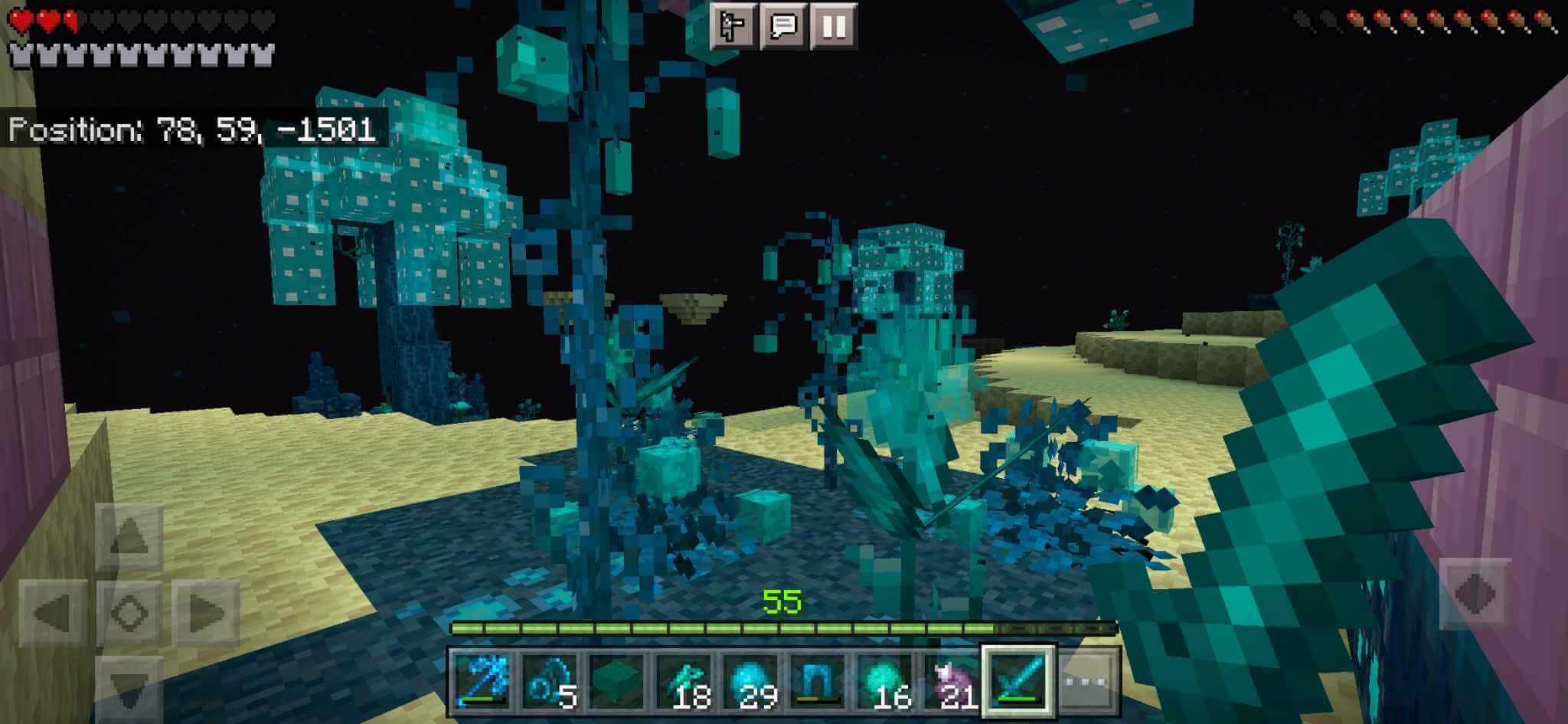Open the chat window
The height and width of the screenshot is (724, 1568).
tap(782, 26)
